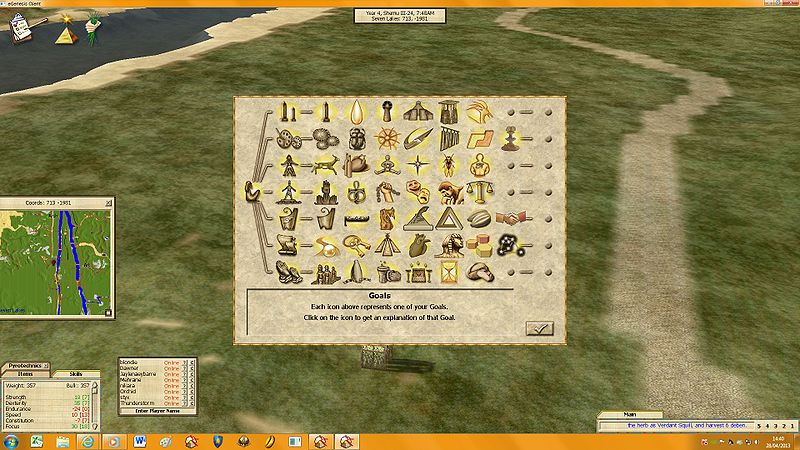Select the handshake goal icon
Screen dimensions: 800x450
pyautogui.click(x=511, y=217)
